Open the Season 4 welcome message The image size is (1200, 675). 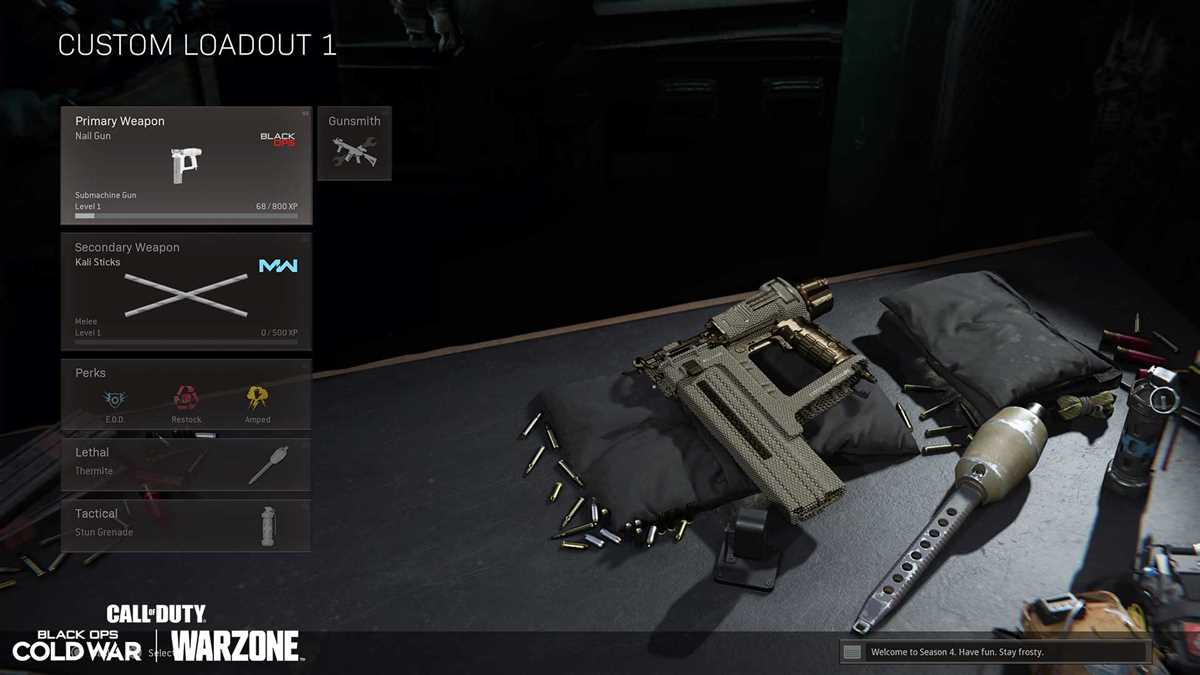point(994,652)
